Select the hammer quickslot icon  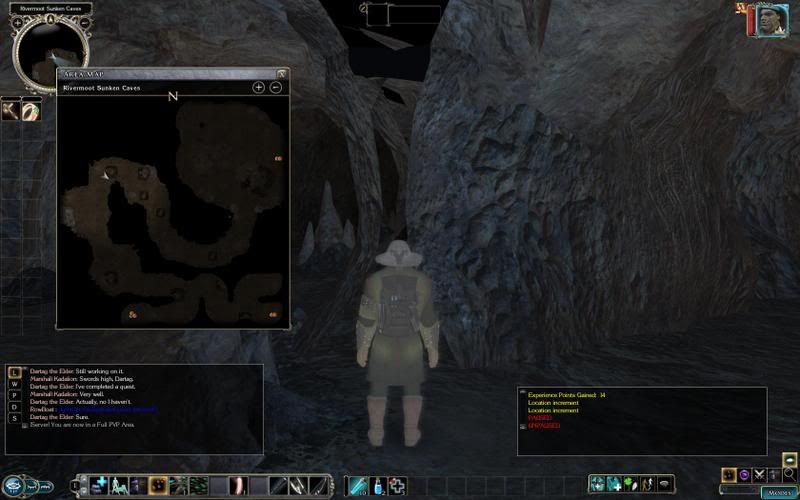[x=11, y=111]
